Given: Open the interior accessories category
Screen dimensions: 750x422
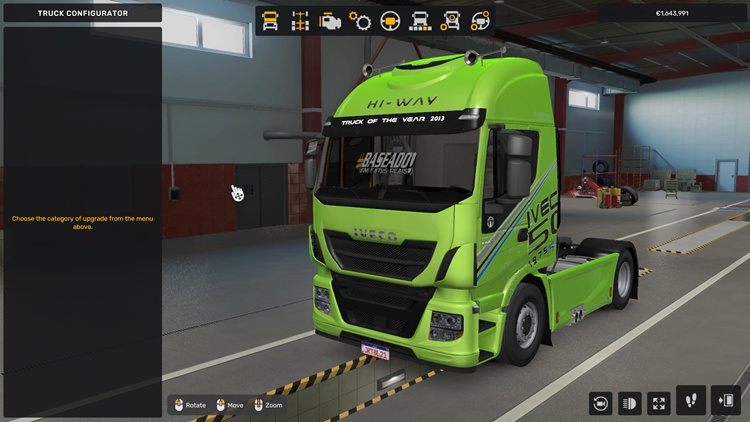Looking at the screenshot, I should [481, 19].
